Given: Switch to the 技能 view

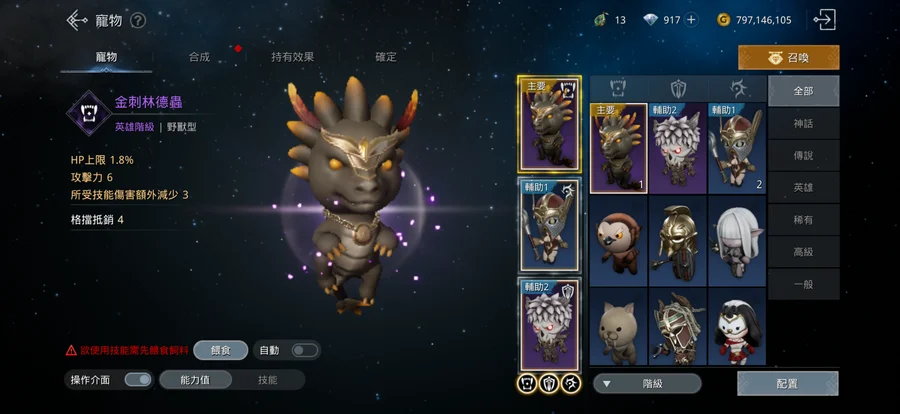Looking at the screenshot, I should (x=268, y=380).
